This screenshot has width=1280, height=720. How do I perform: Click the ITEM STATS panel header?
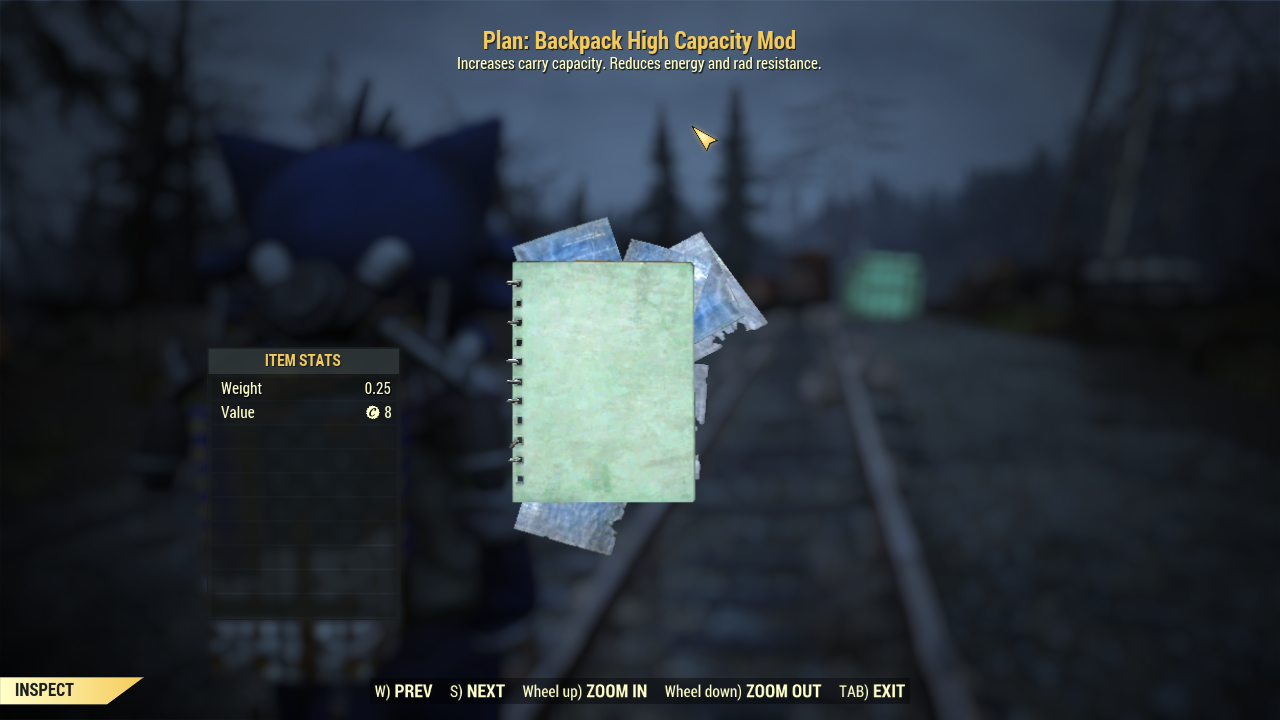point(303,360)
